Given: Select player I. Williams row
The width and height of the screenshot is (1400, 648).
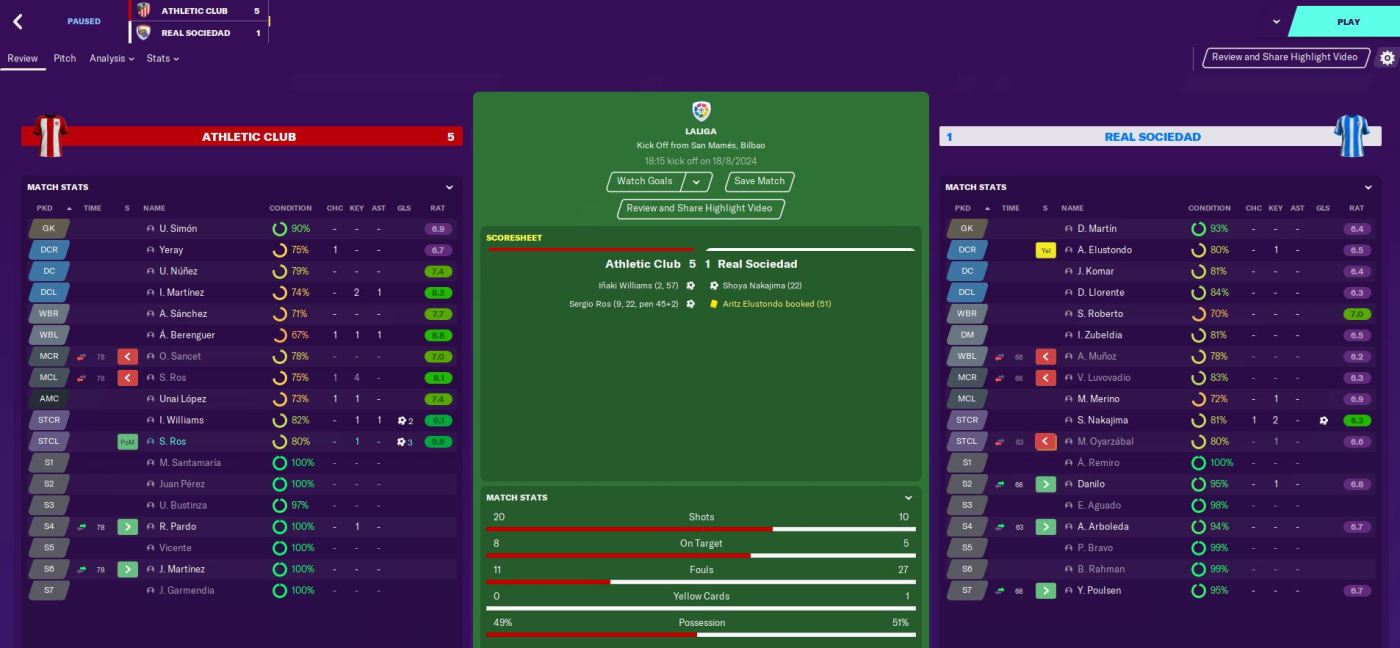Looking at the screenshot, I should [181, 420].
